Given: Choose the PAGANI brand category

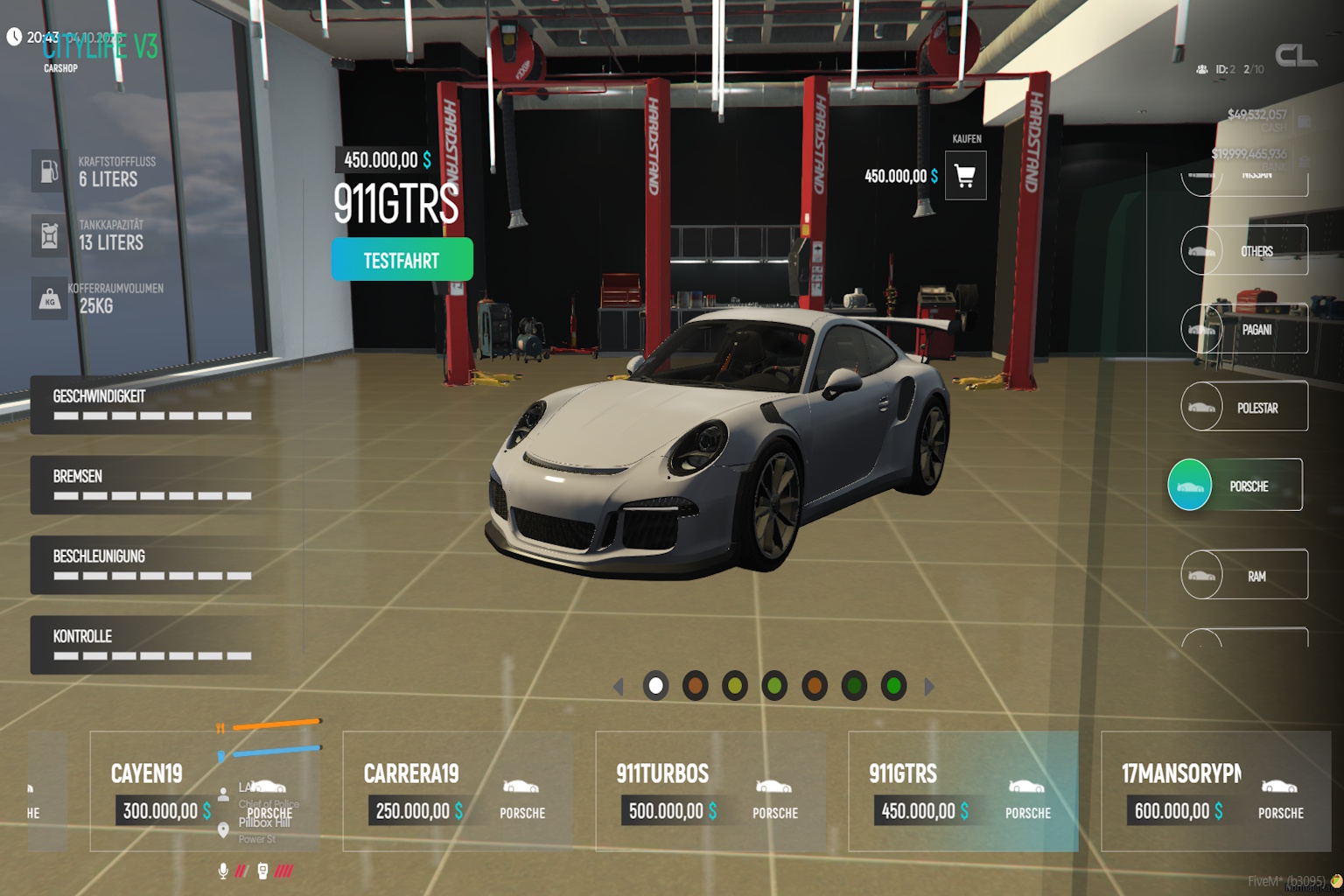Looking at the screenshot, I should 1244,329.
